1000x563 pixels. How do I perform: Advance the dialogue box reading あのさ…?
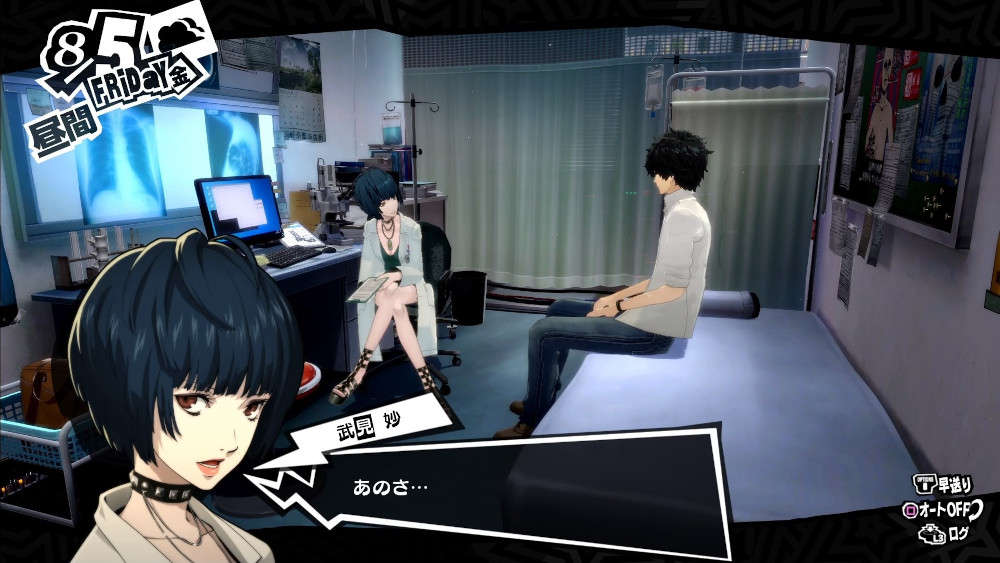520,490
